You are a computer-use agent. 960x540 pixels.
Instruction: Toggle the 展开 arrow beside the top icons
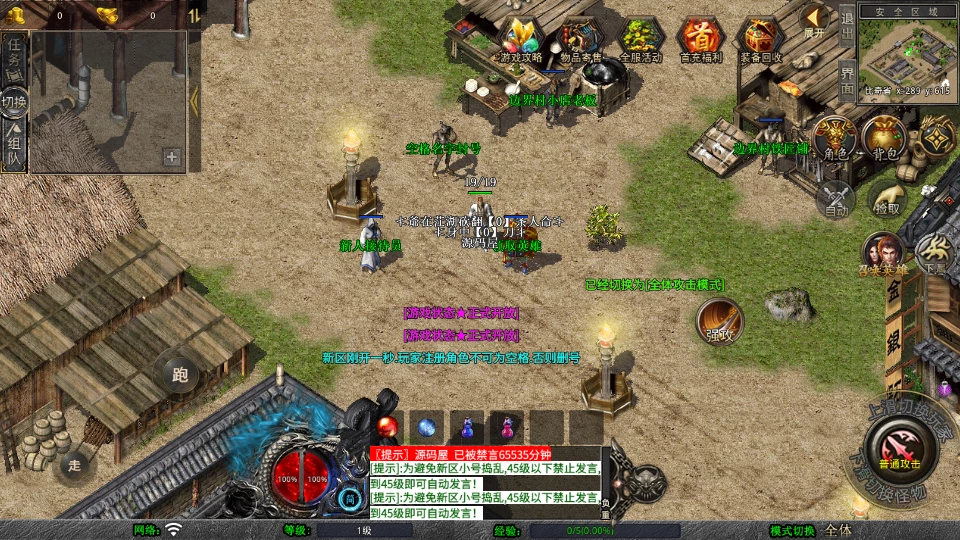click(815, 19)
